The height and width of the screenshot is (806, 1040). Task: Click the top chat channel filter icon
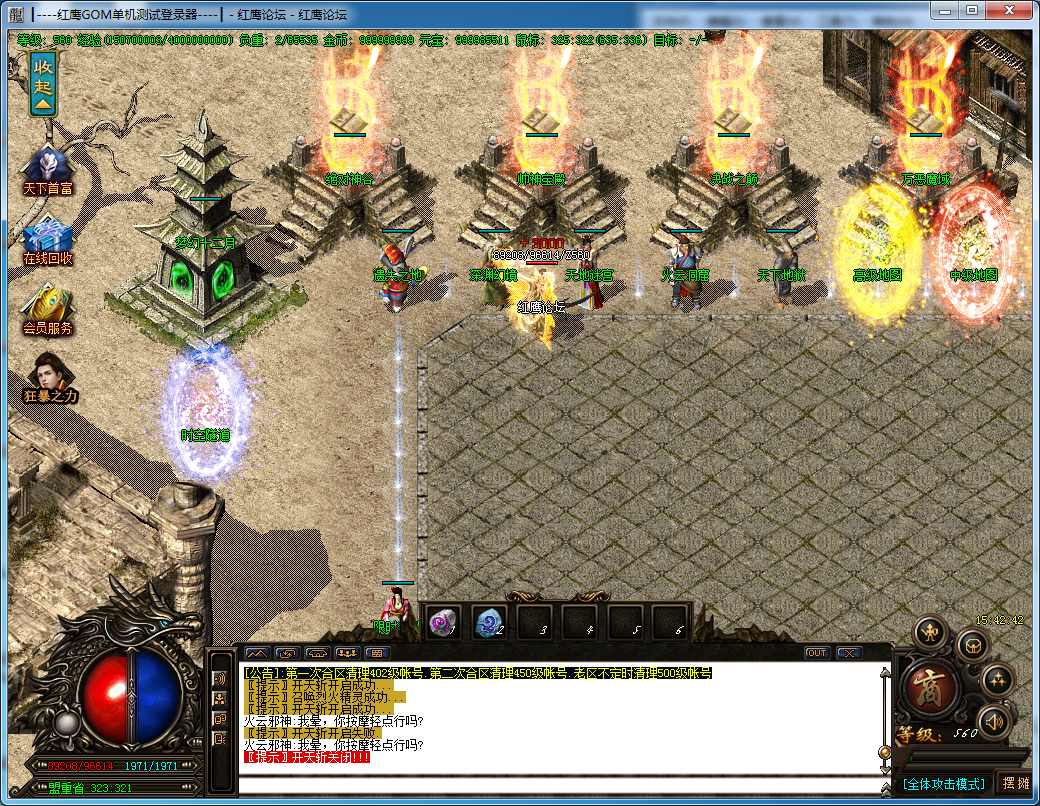pos(221,678)
